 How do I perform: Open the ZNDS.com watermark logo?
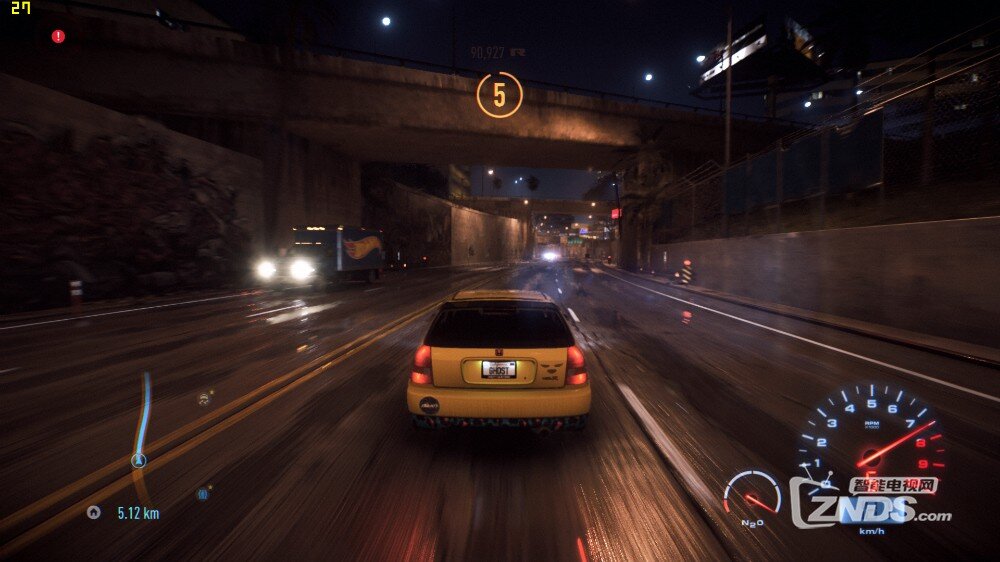(870, 502)
